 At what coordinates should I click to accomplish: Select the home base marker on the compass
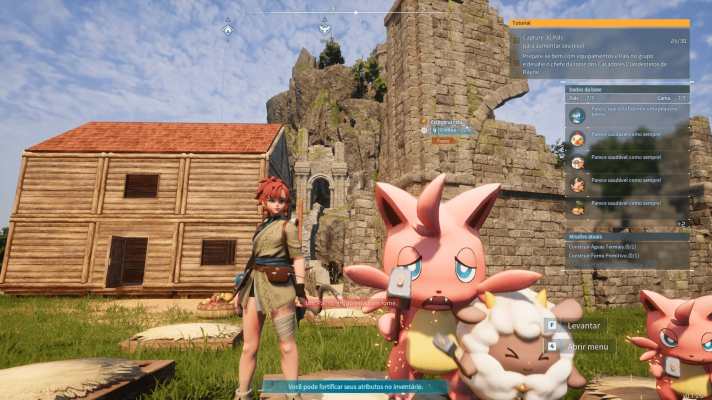(228, 28)
